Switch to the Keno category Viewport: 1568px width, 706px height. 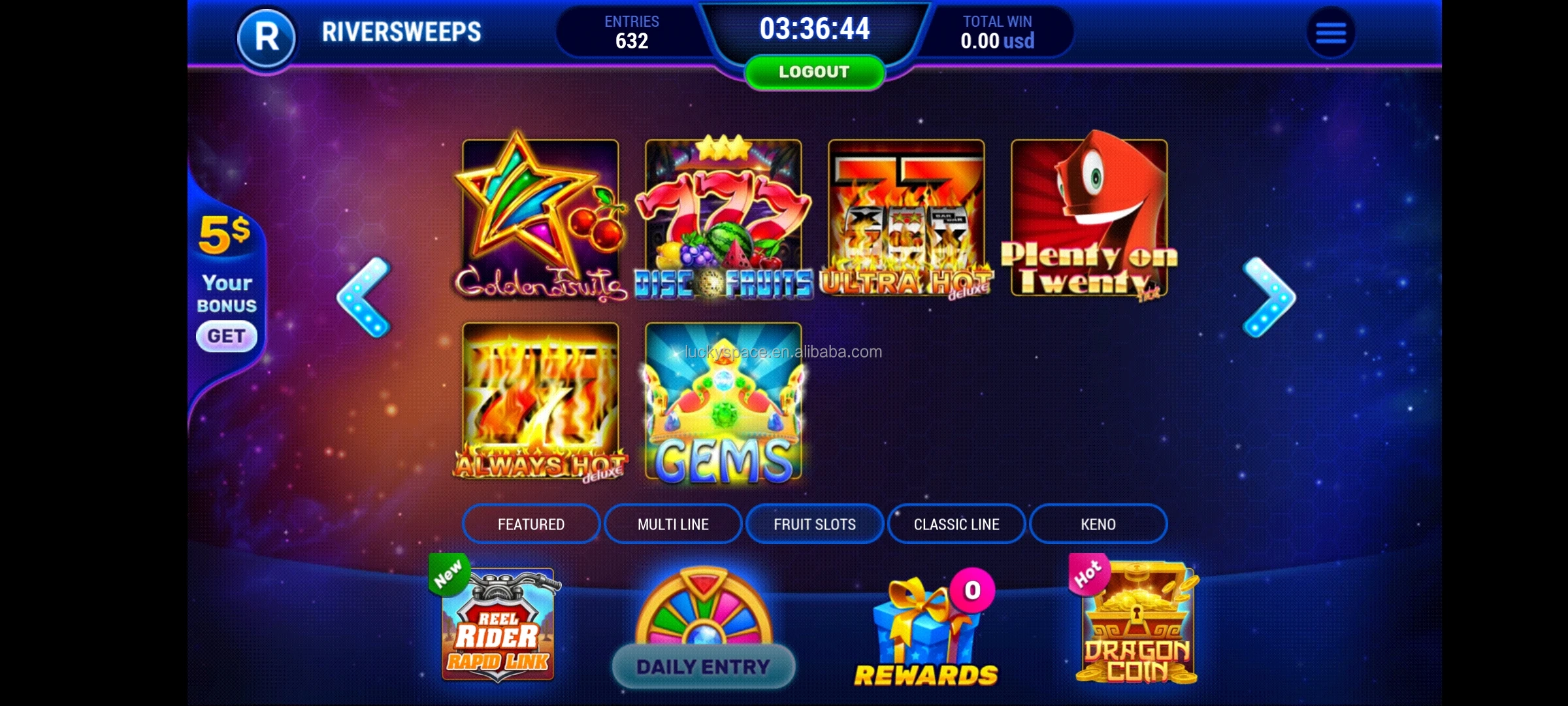click(1098, 524)
